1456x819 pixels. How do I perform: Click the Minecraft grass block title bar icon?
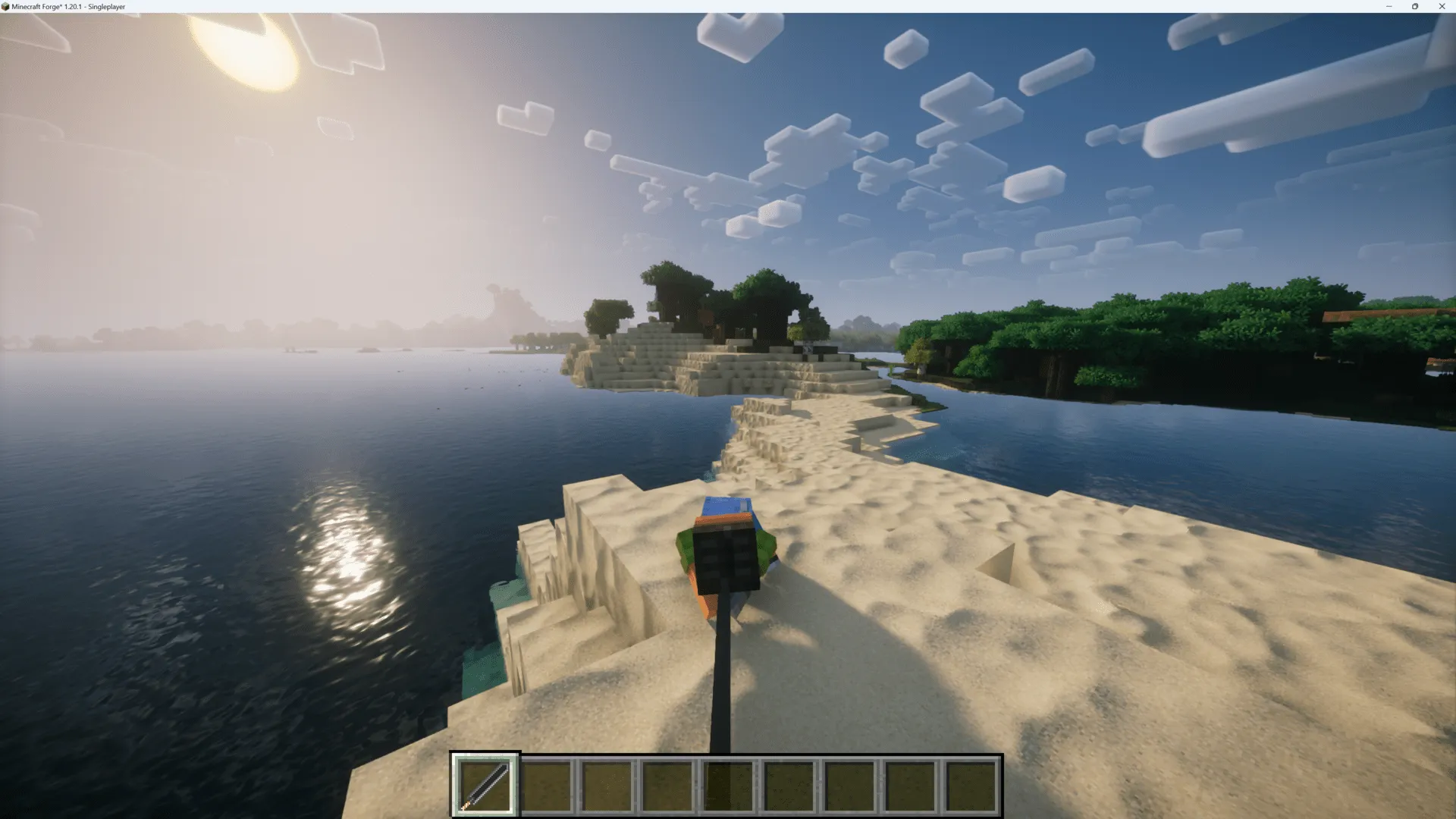[x=6, y=6]
